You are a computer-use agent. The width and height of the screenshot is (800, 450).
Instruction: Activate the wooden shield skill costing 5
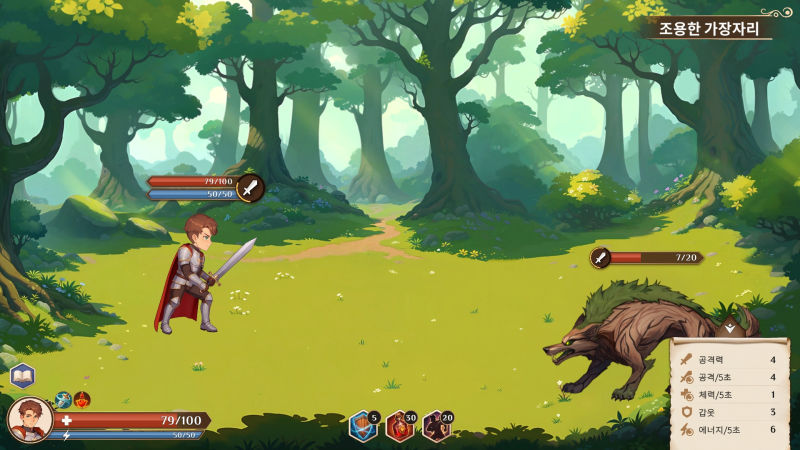362,427
